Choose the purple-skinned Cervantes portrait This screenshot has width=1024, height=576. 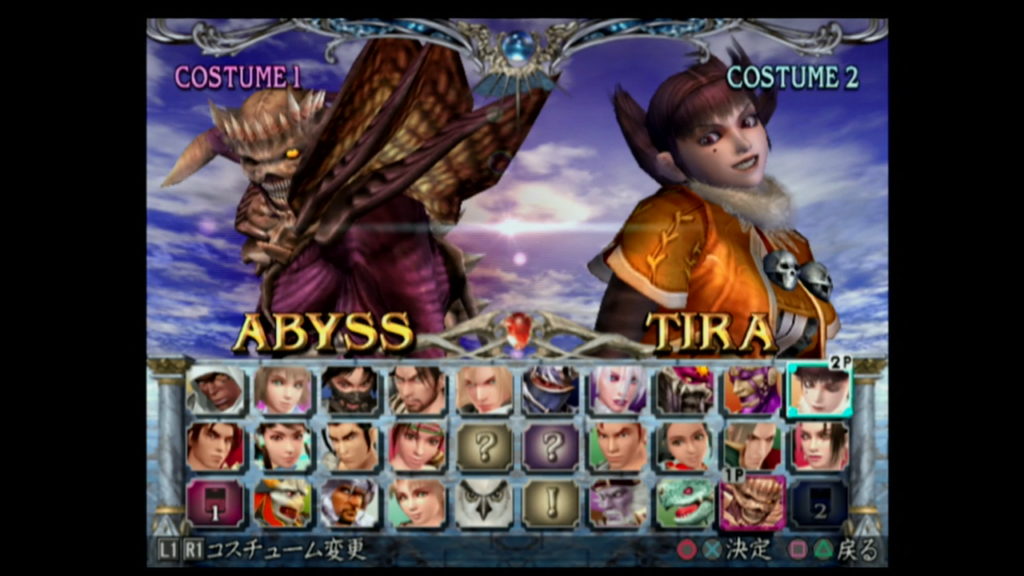click(x=618, y=503)
